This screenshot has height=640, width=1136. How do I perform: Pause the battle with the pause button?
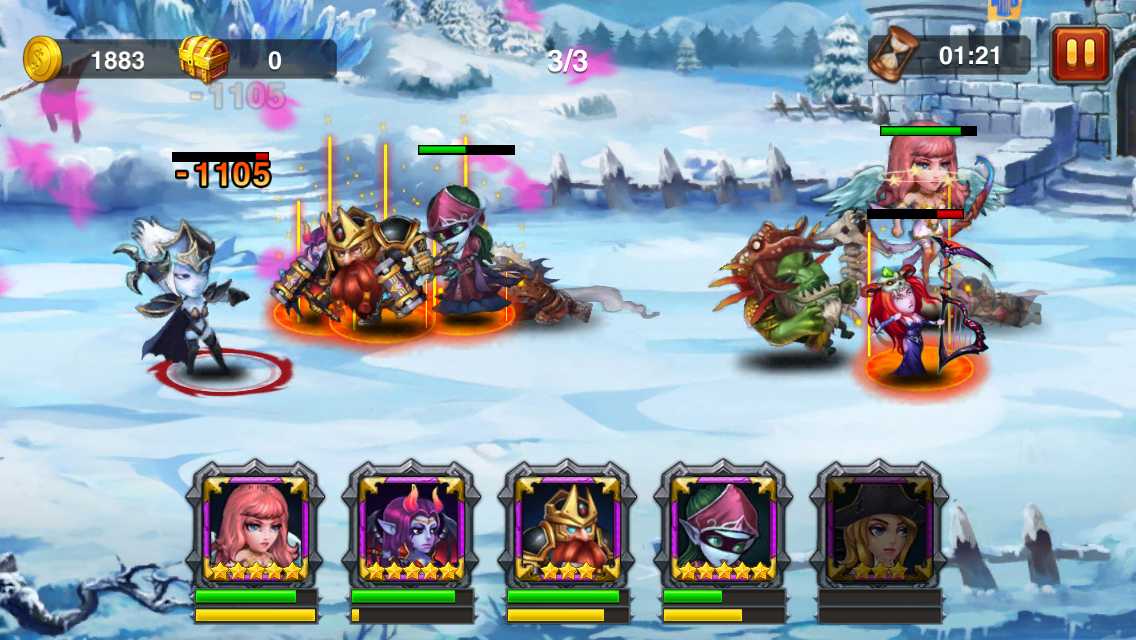(x=1080, y=54)
